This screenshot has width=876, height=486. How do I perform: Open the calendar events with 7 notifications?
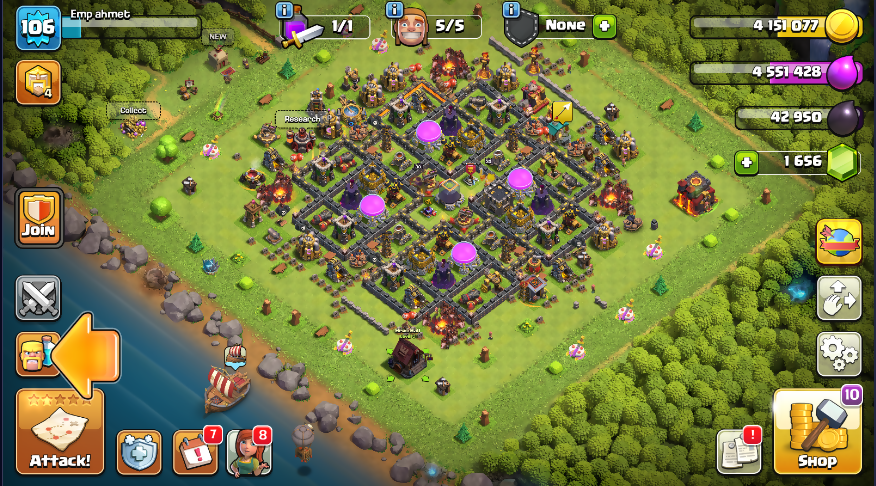click(194, 453)
